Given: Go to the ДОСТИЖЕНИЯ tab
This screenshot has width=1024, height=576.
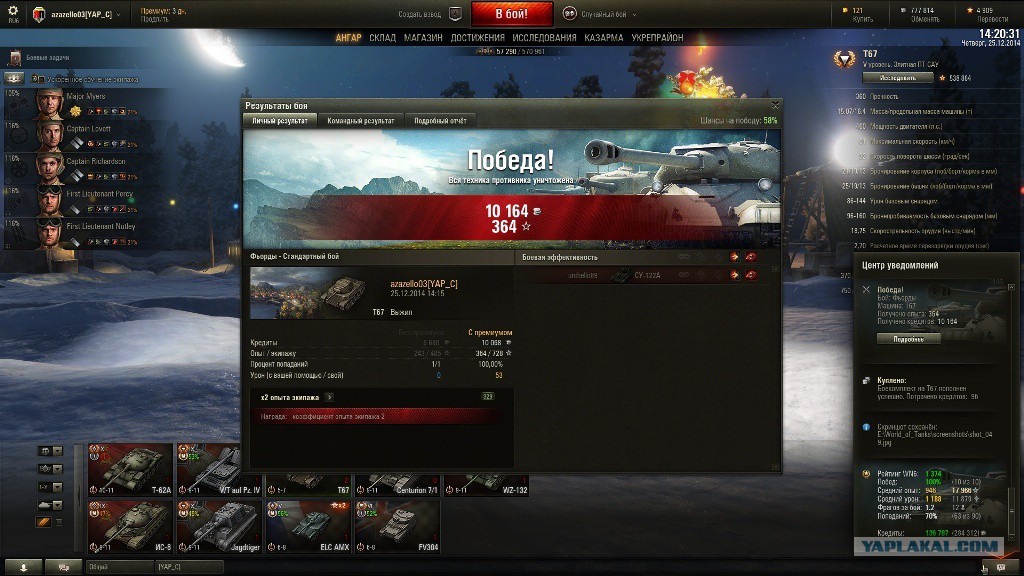Looking at the screenshot, I should coord(477,37).
